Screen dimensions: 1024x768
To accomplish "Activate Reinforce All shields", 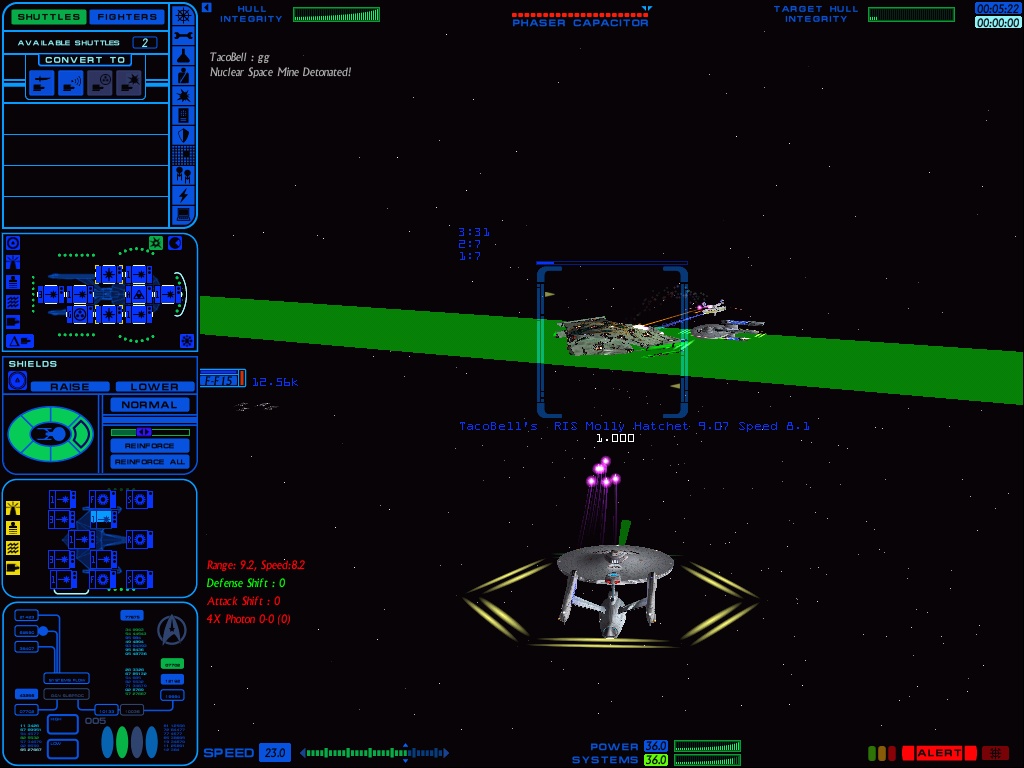I will point(149,461).
